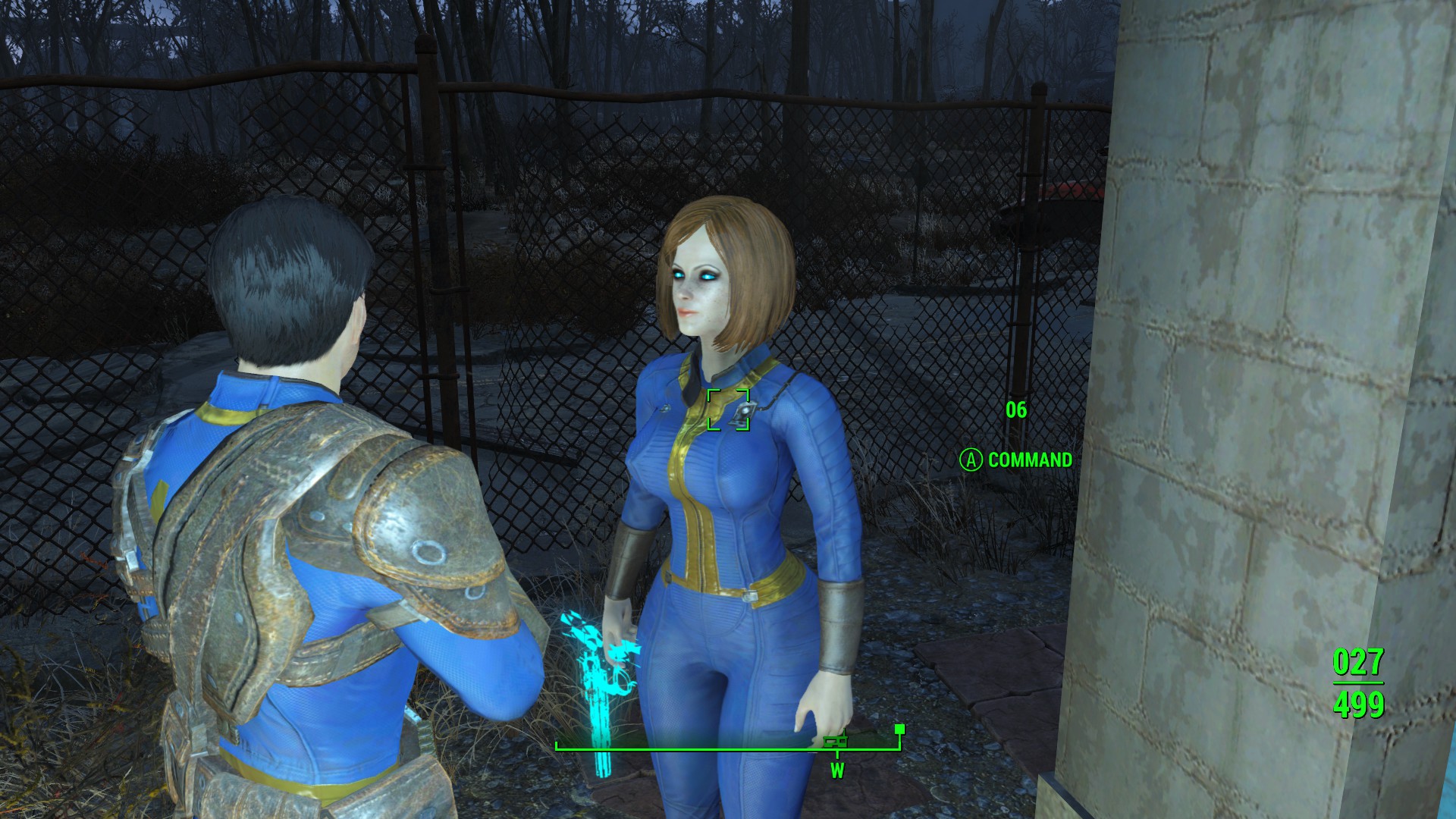Click the W heading on the compass

(x=837, y=771)
